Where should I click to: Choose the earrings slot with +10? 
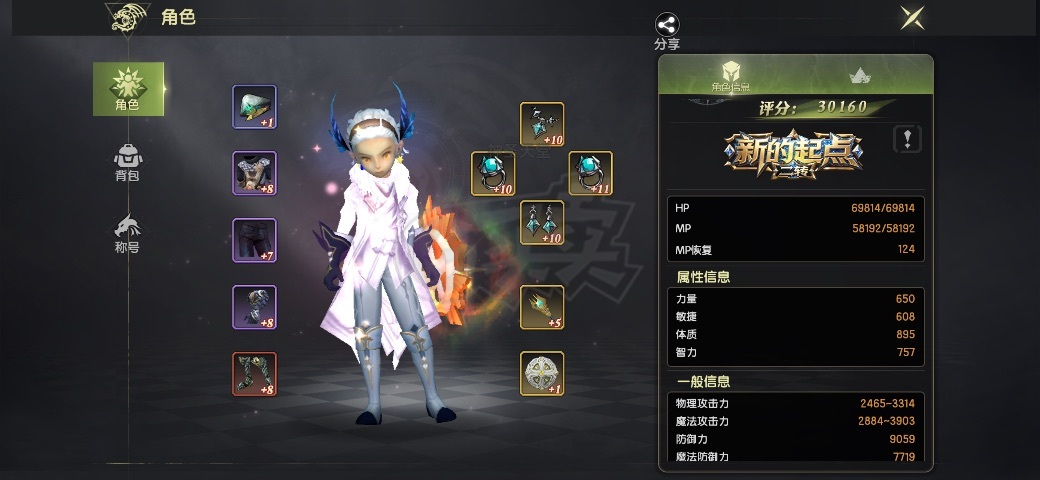(542, 222)
